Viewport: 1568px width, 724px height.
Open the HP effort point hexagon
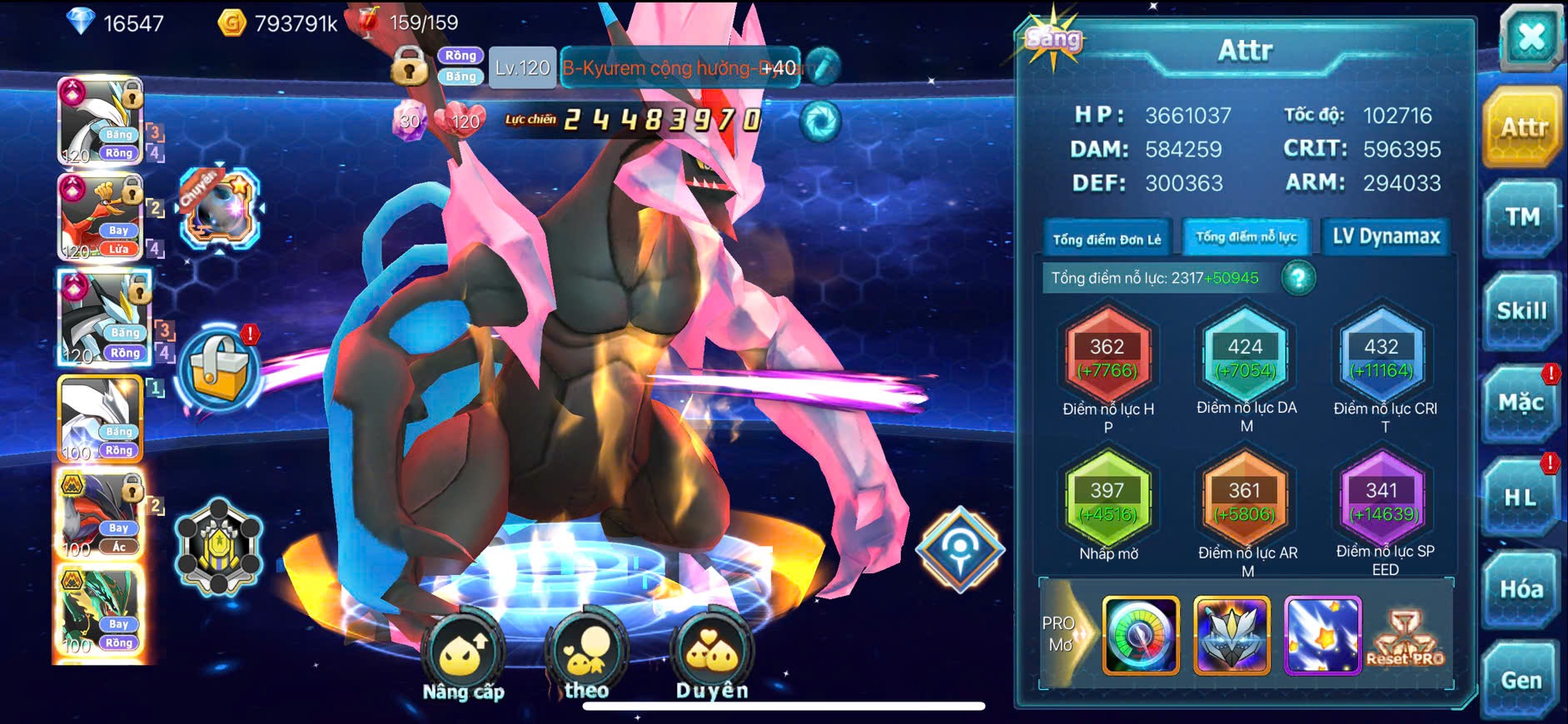coord(1108,357)
